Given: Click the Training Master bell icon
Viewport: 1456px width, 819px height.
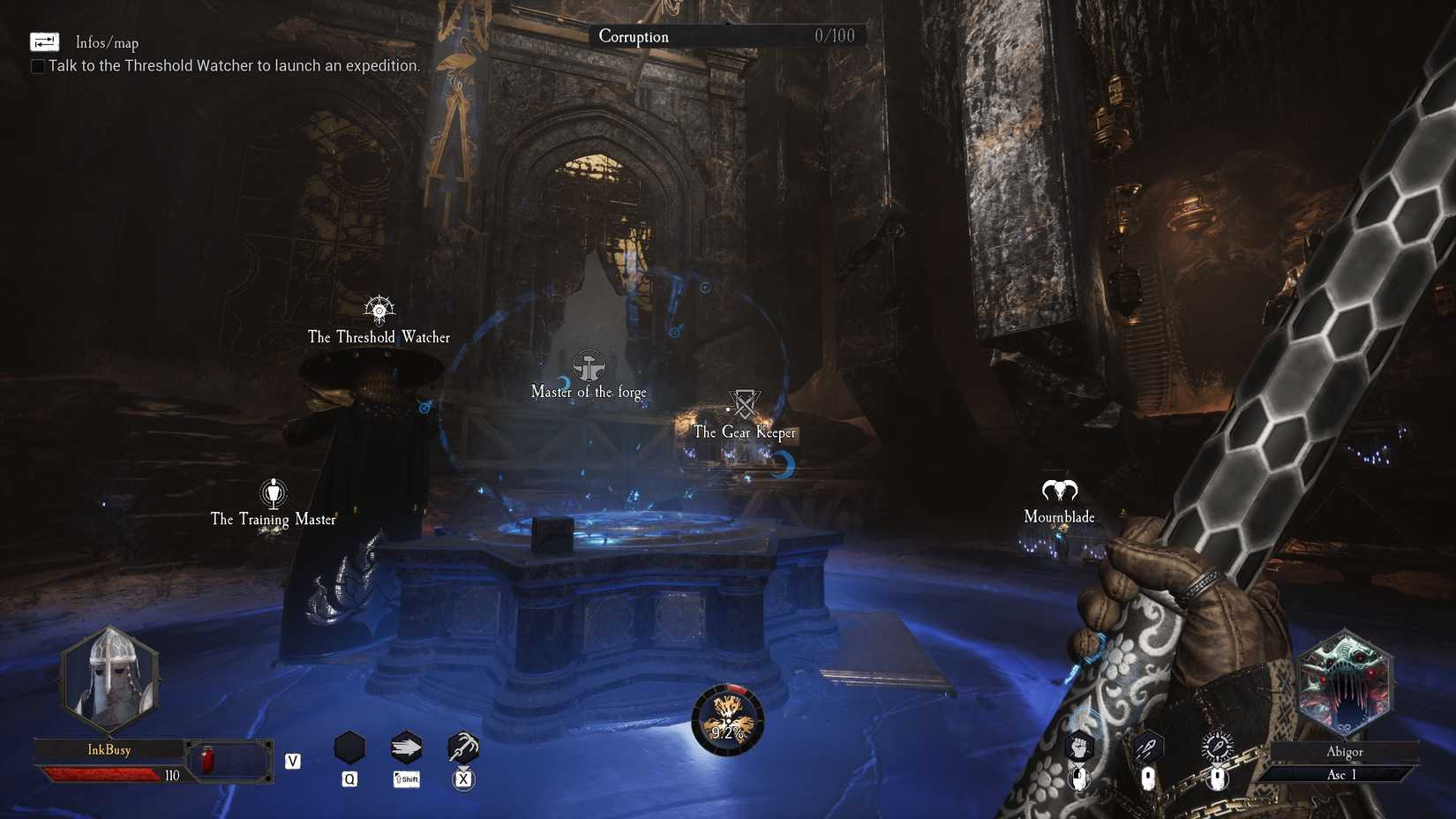Looking at the screenshot, I should 274,493.
